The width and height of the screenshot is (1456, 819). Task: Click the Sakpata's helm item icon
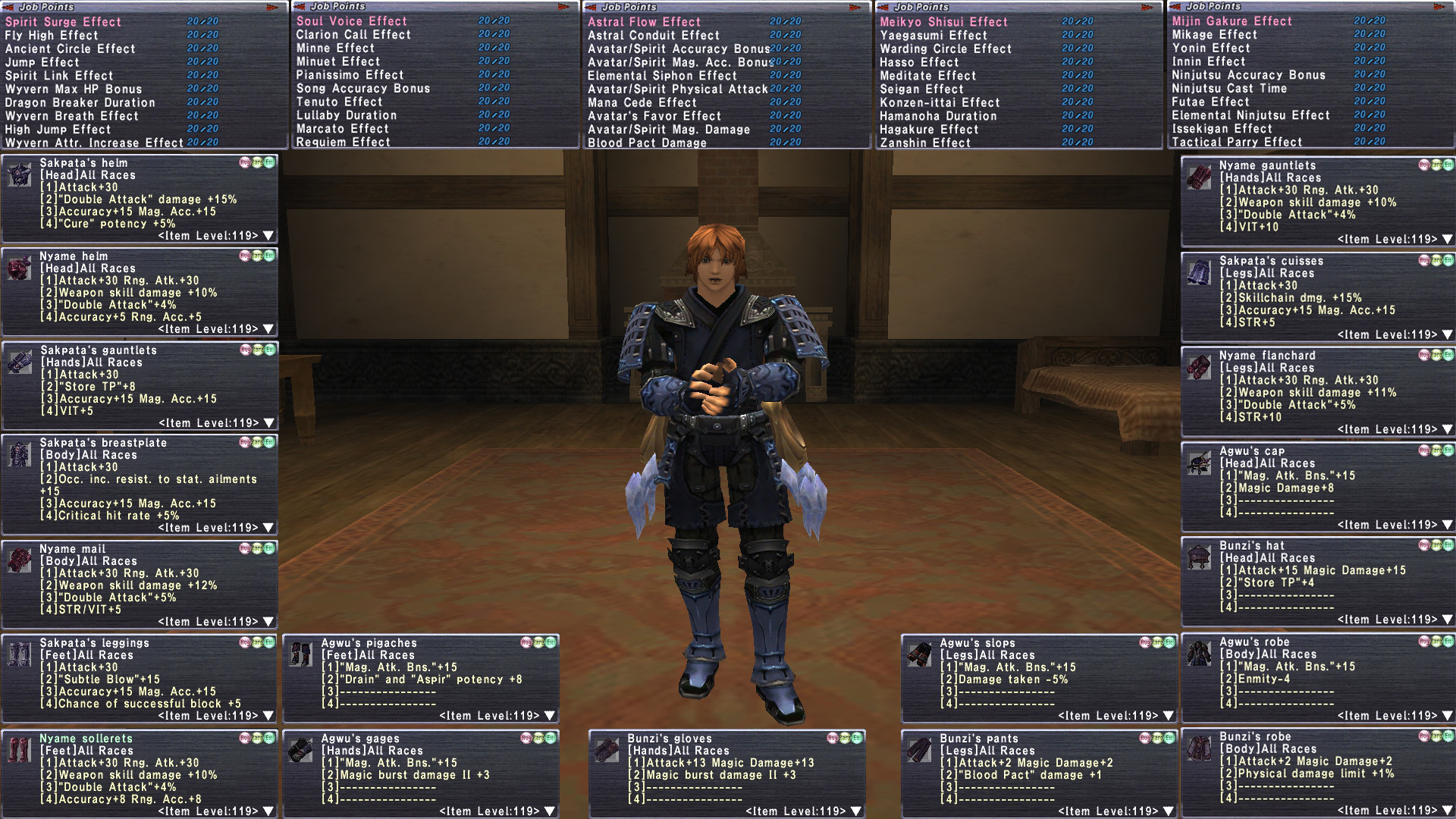tap(19, 175)
